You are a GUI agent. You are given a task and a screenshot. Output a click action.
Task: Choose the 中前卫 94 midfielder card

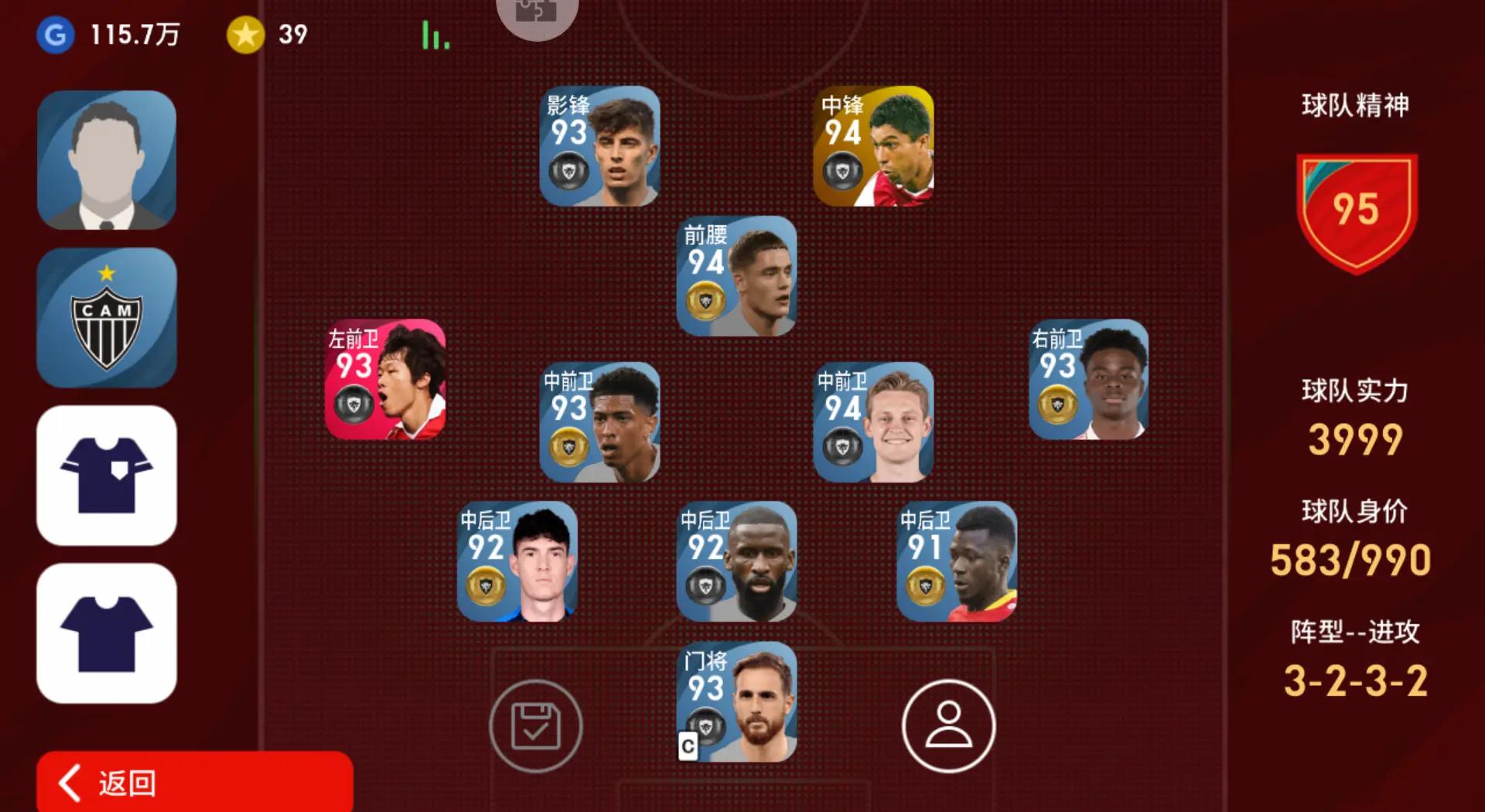coord(873,422)
